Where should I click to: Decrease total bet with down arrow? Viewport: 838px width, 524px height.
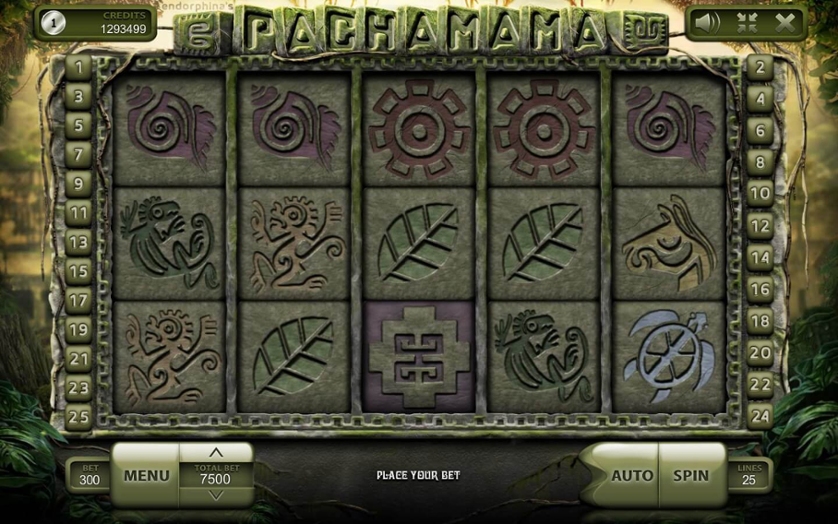[x=215, y=495]
